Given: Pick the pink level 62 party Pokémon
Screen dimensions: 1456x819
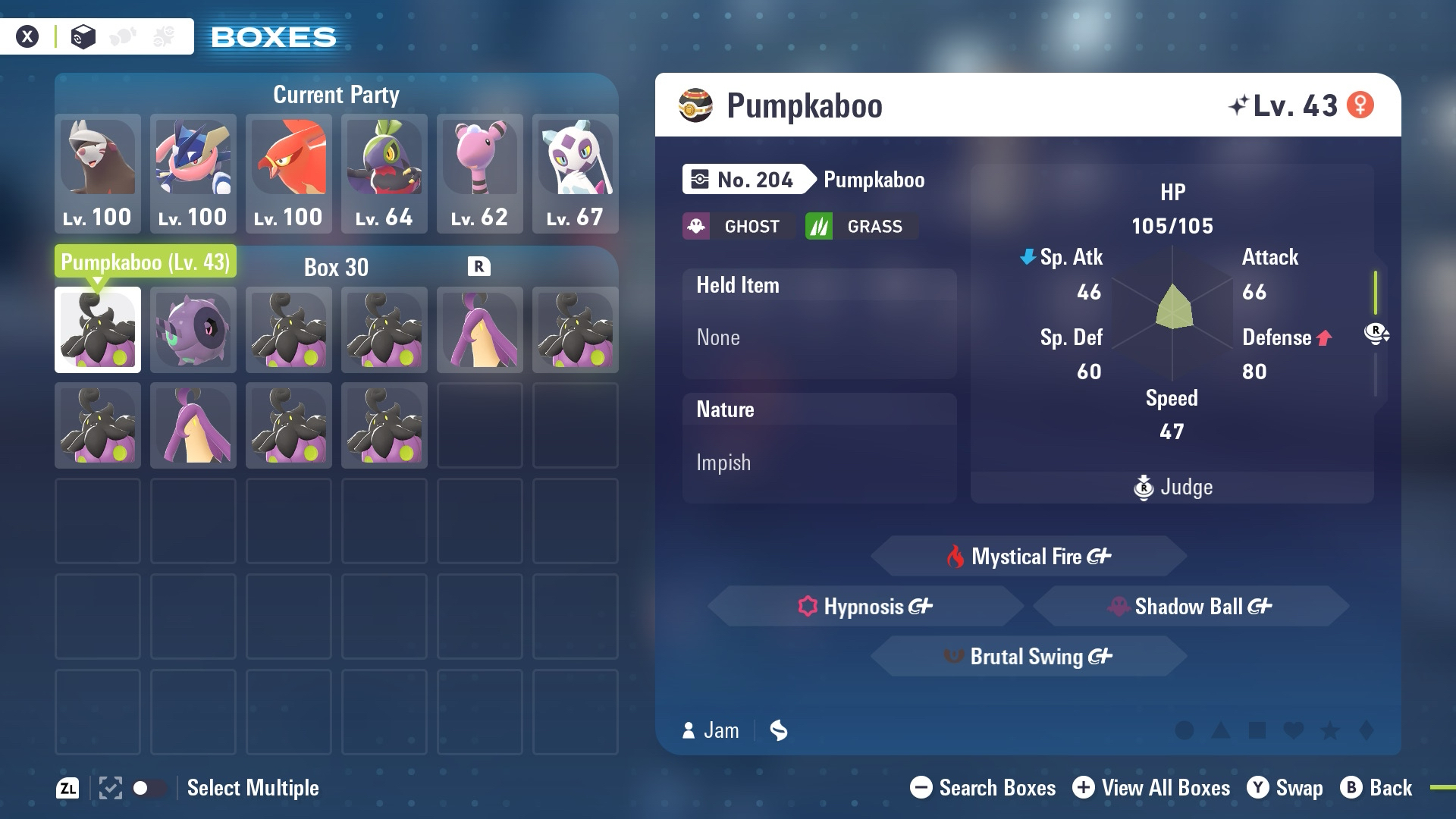Looking at the screenshot, I should [x=479, y=173].
